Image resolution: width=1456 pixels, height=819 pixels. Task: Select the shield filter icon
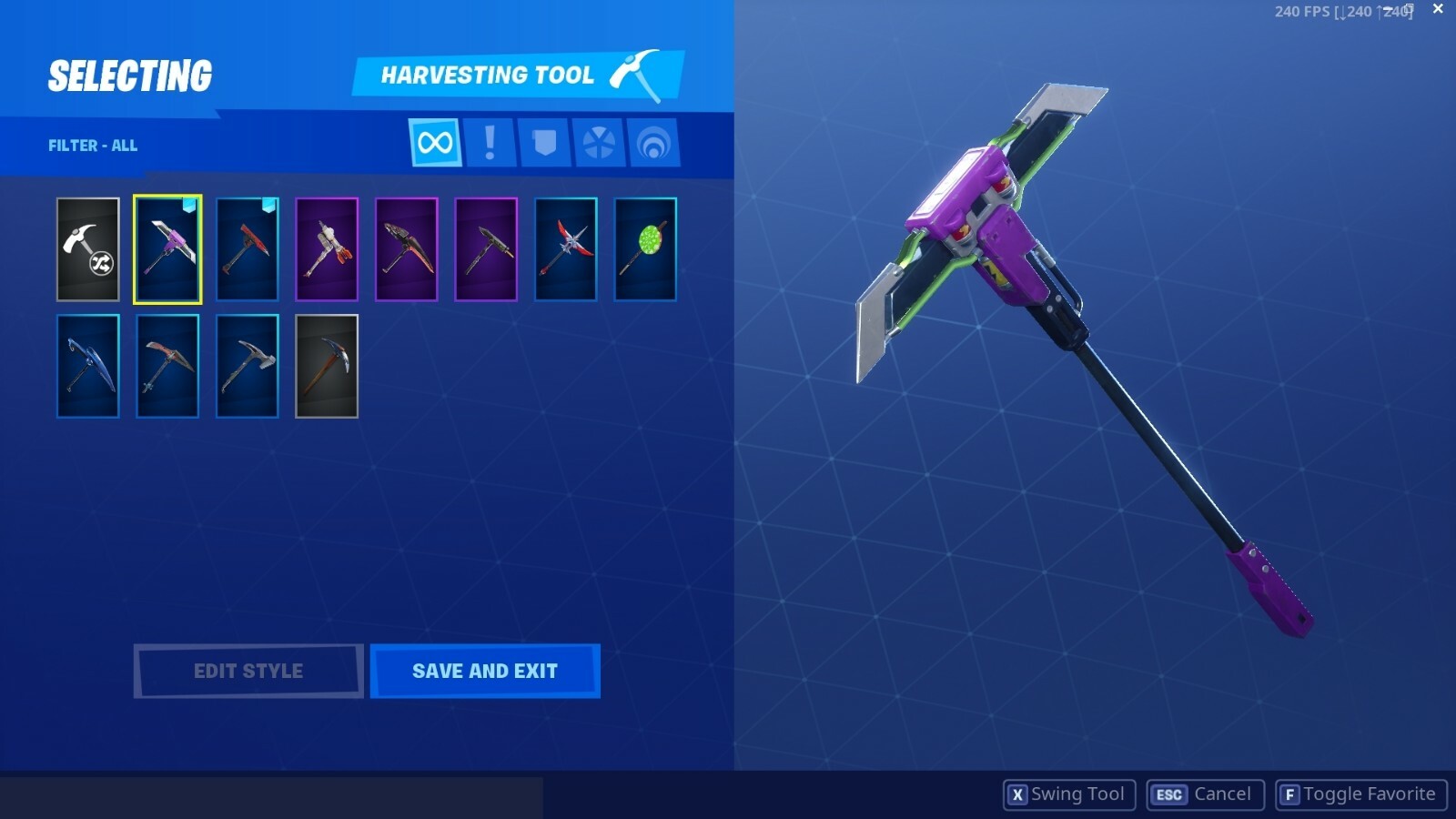coord(542,144)
